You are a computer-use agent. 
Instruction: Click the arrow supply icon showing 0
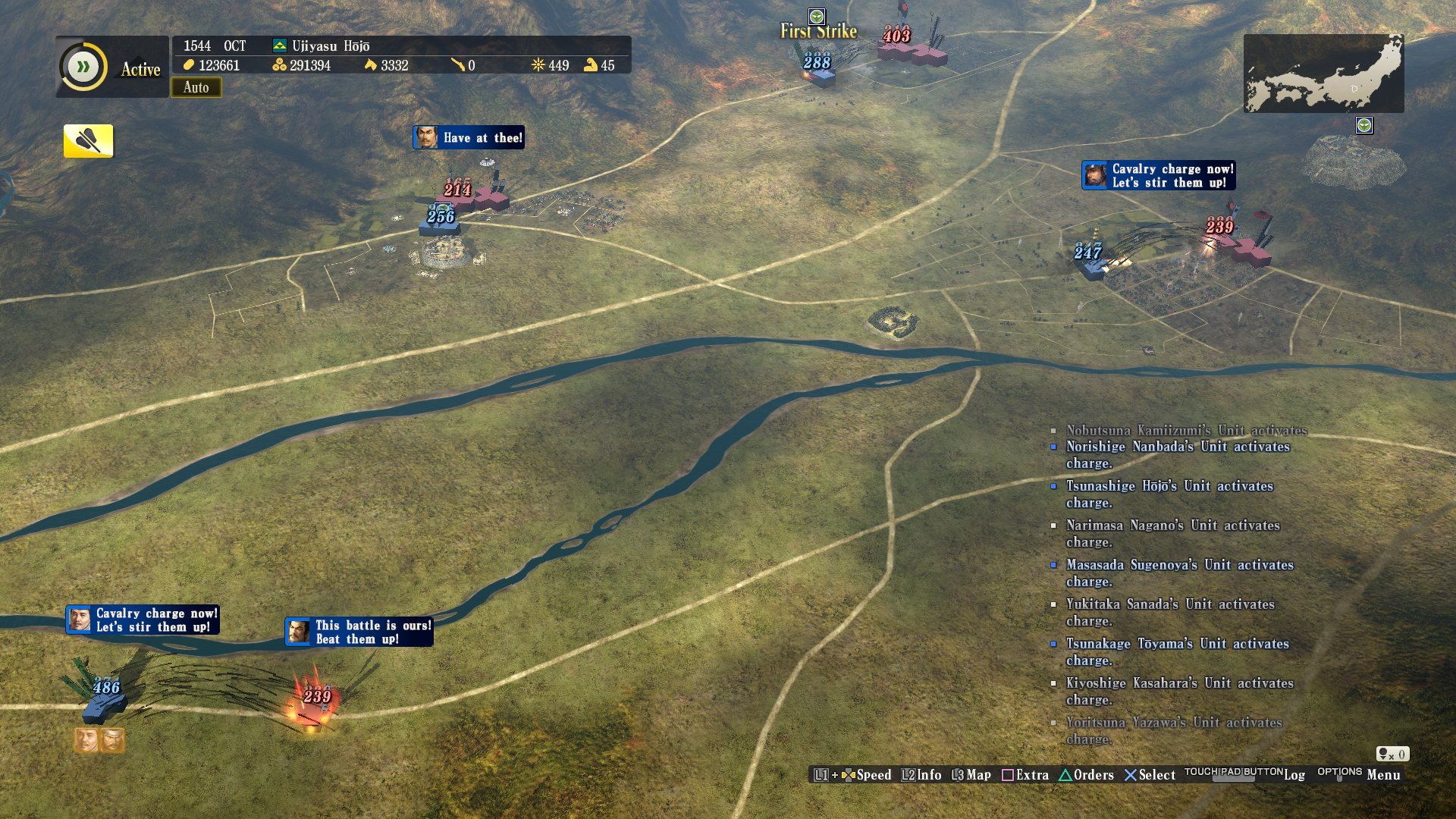click(x=460, y=66)
